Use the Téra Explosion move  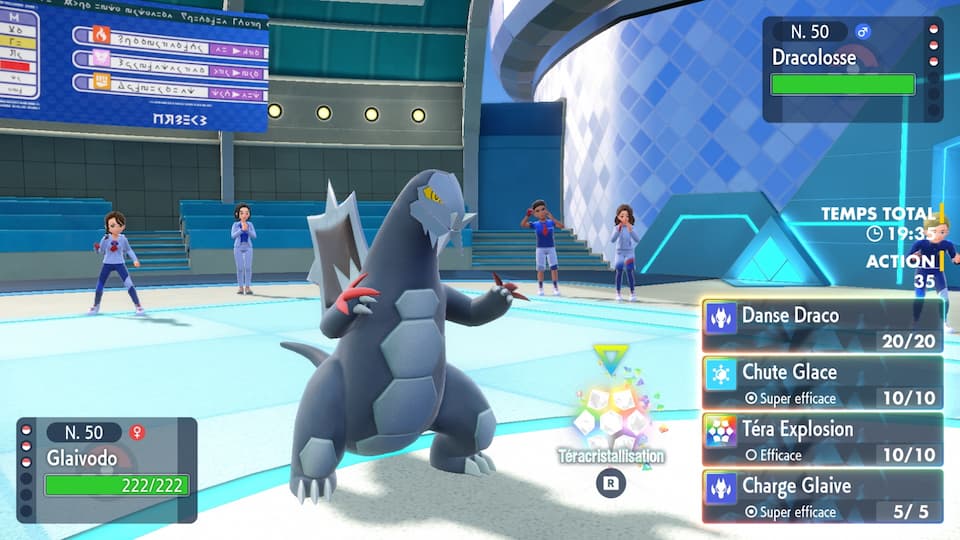[x=822, y=440]
